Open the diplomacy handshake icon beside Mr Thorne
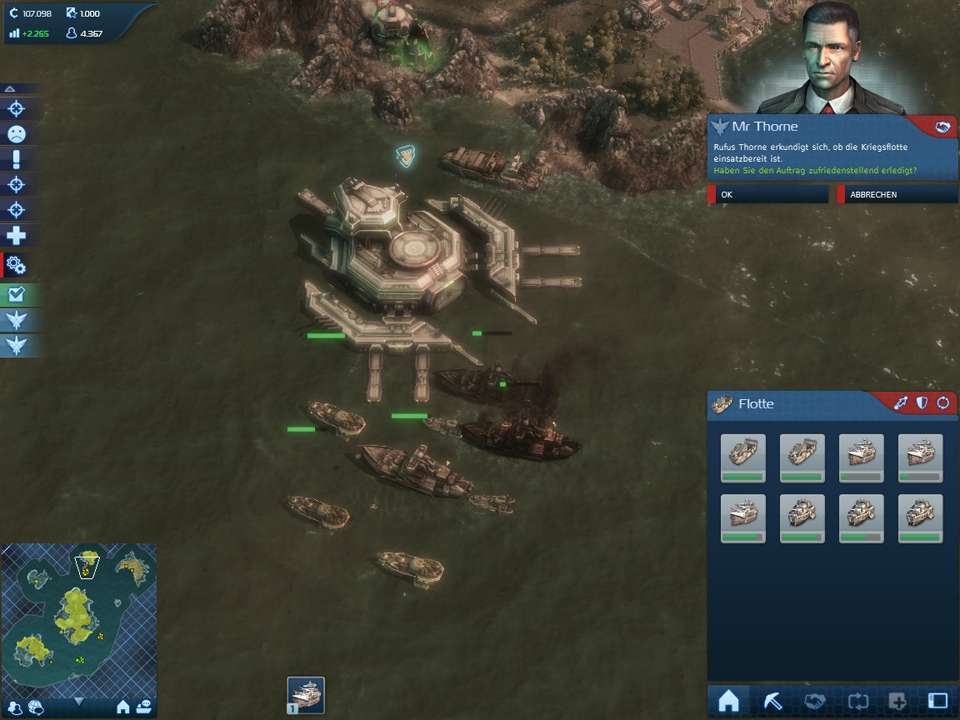Image resolution: width=960 pixels, height=720 pixels. 941,127
